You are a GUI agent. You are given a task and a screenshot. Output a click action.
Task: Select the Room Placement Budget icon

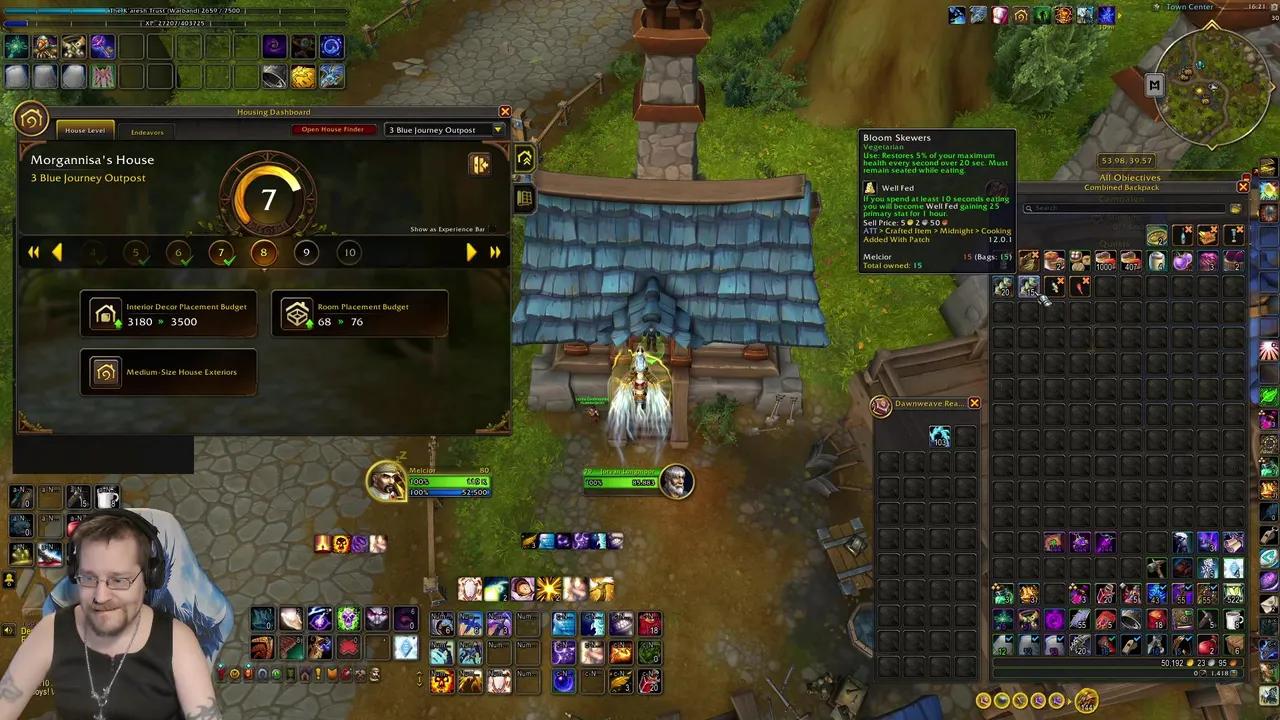point(298,313)
